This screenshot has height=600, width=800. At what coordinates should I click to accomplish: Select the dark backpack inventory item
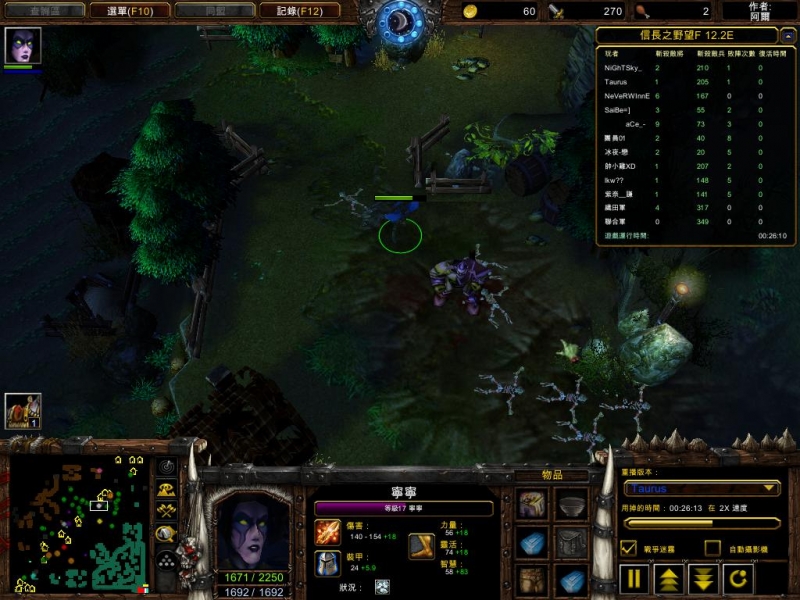571,544
